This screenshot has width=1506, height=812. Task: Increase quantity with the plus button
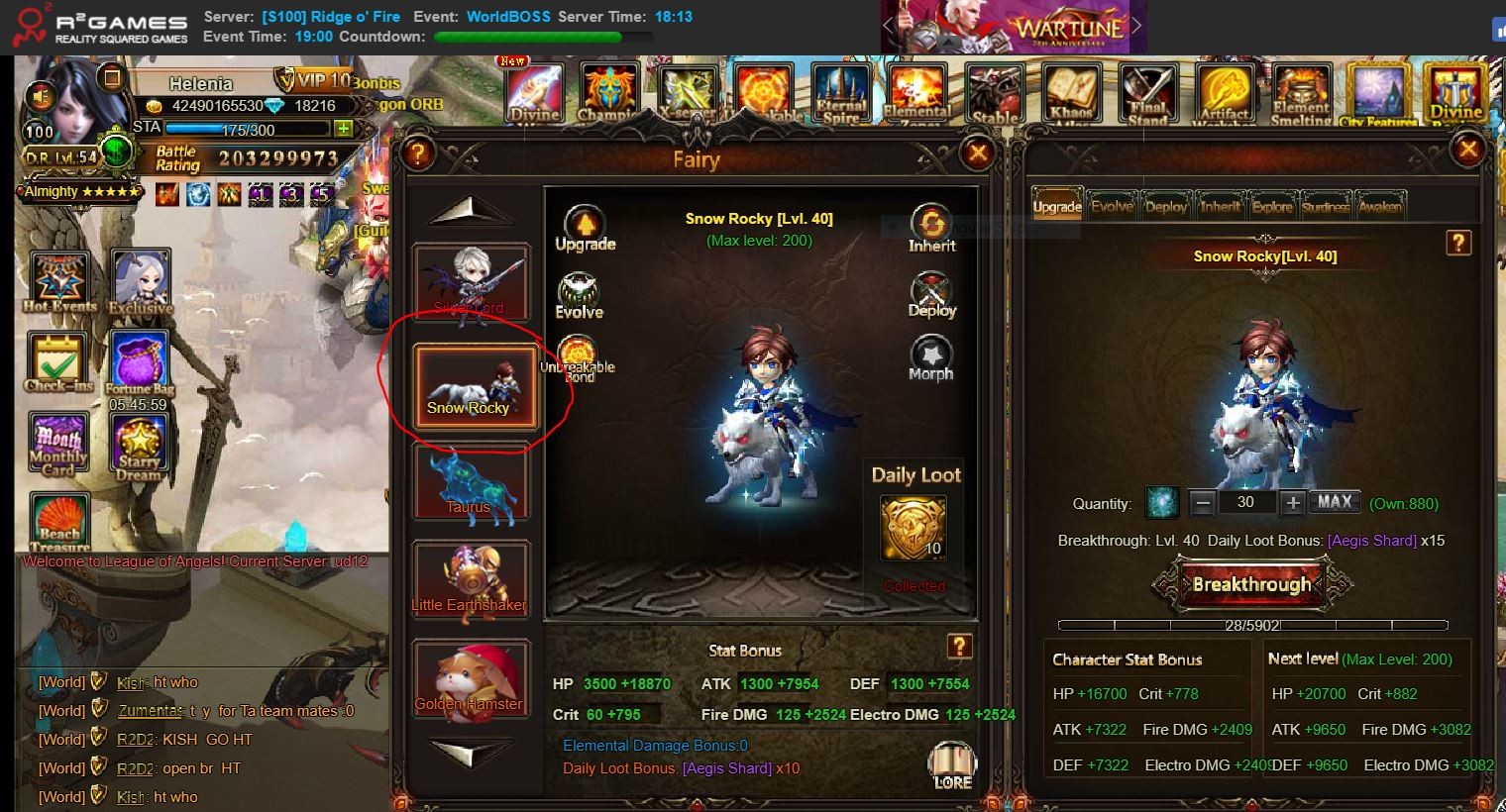[1292, 503]
